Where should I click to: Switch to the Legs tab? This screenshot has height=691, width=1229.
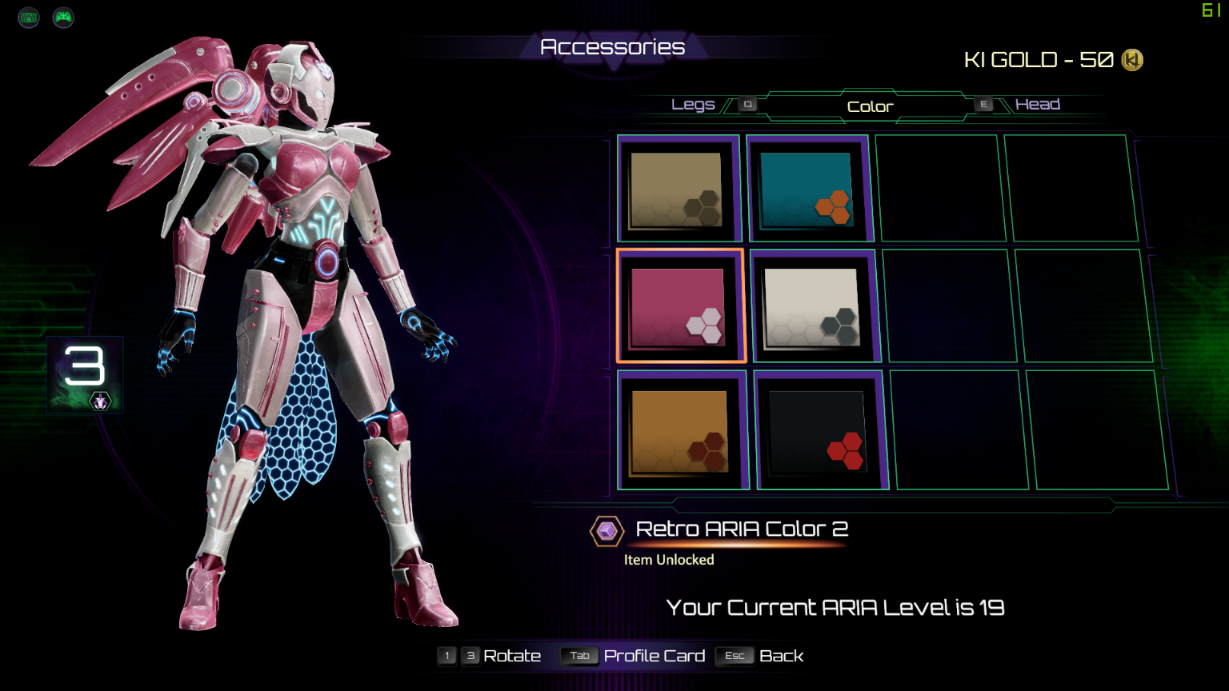pos(693,105)
